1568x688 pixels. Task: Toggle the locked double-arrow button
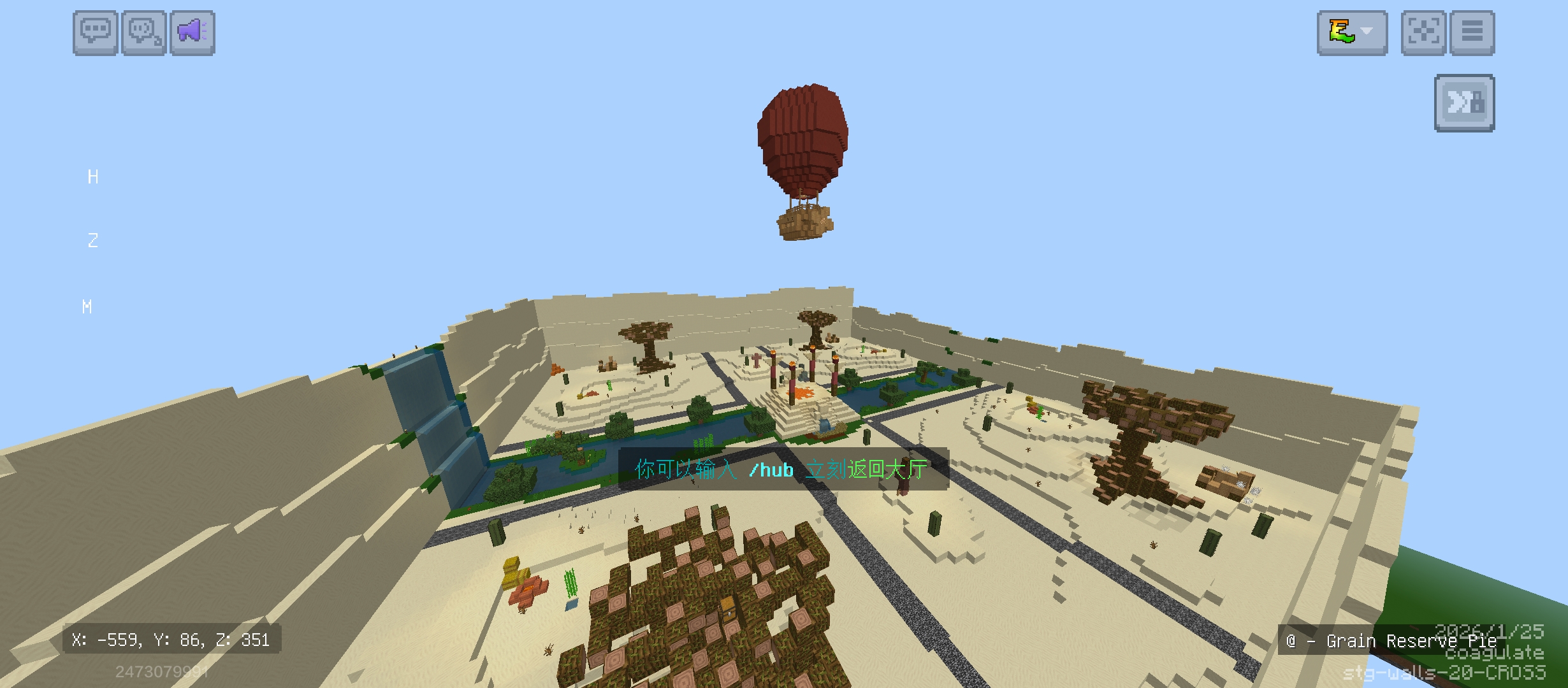[x=1464, y=103]
